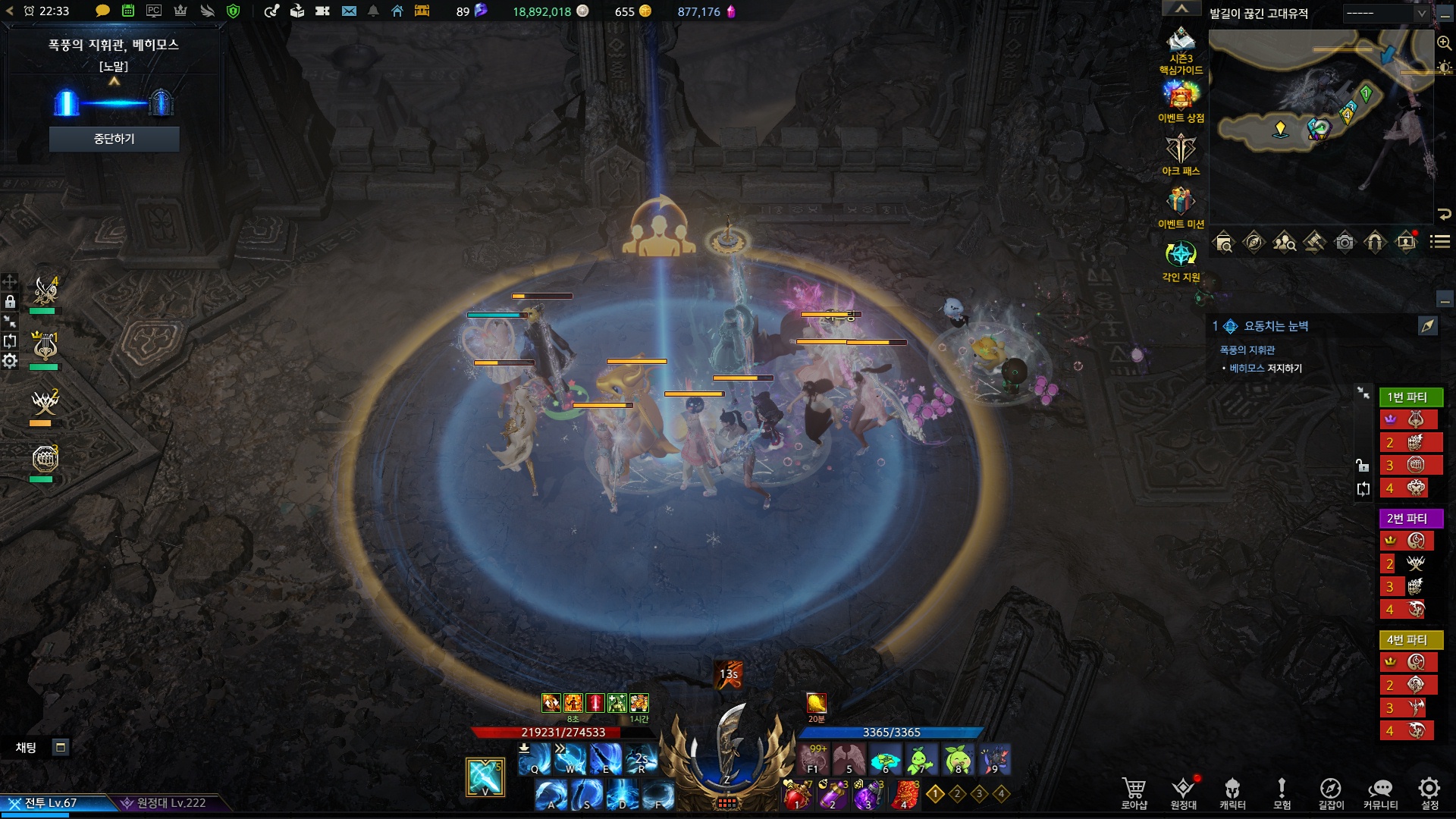The width and height of the screenshot is (1456, 819).
Task: Open the 길잡이 compass menu
Action: point(1331,792)
